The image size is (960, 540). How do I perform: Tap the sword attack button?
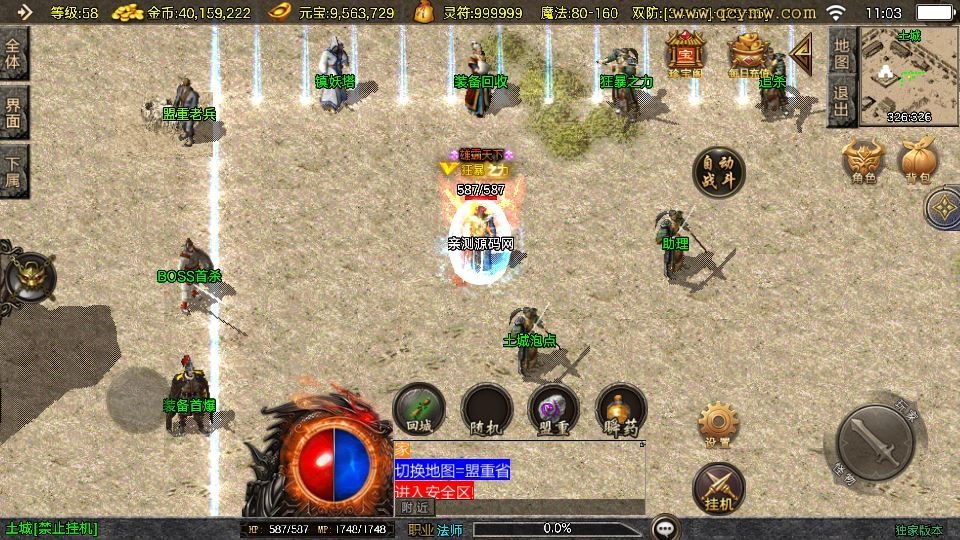(875, 443)
